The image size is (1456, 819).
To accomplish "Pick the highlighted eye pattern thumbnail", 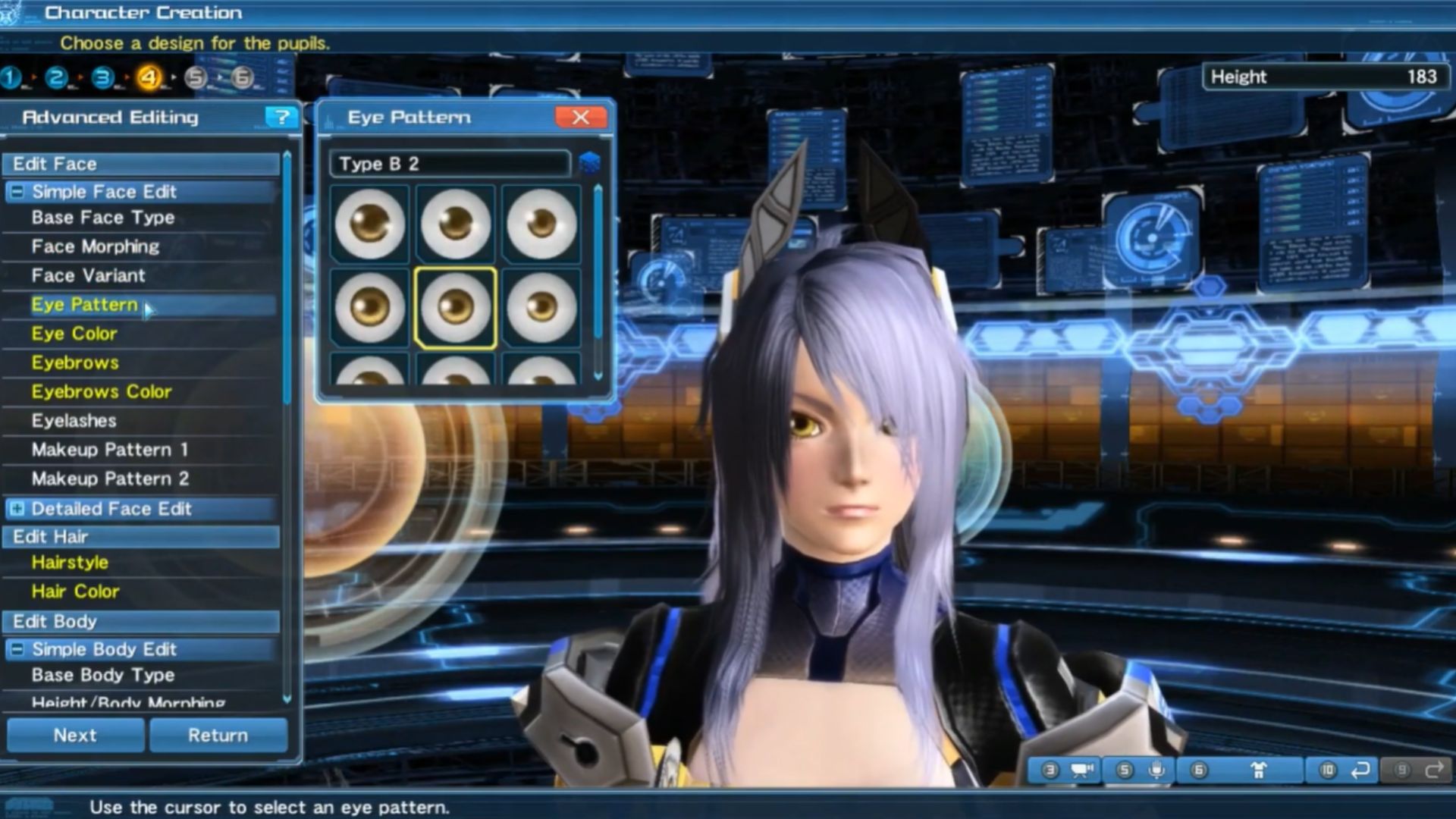I will click(x=456, y=308).
